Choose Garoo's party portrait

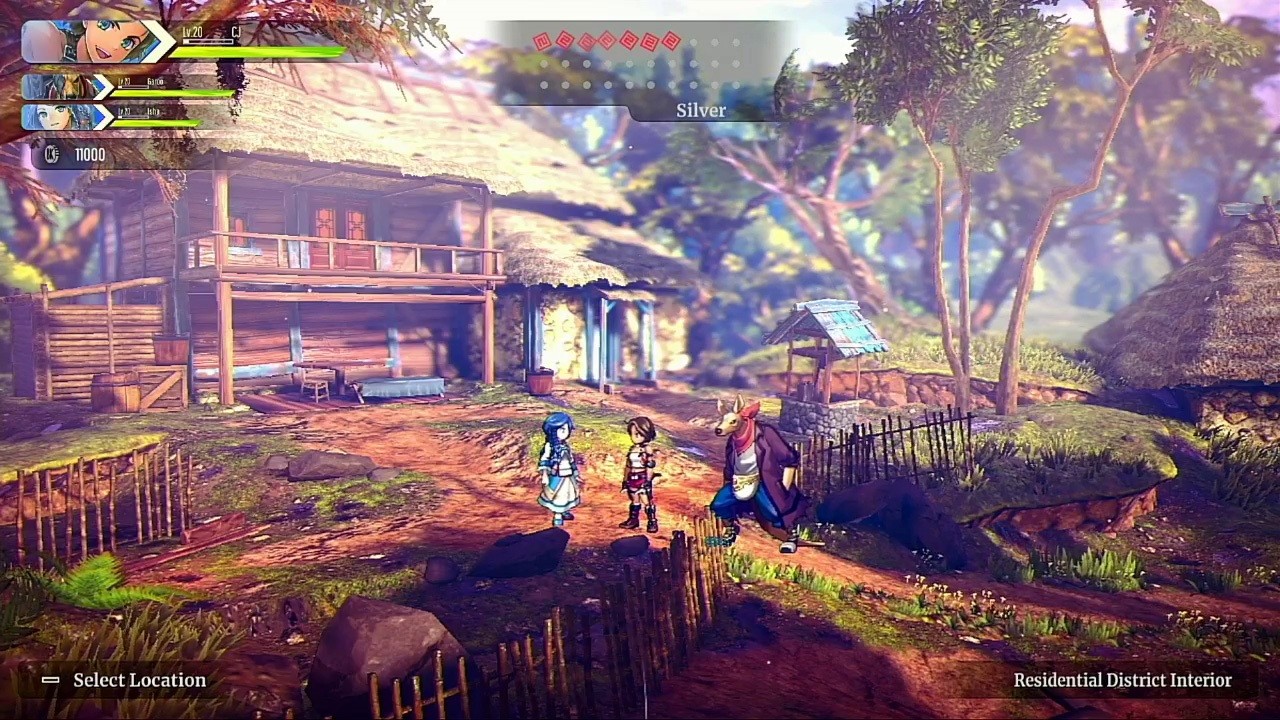58,87
